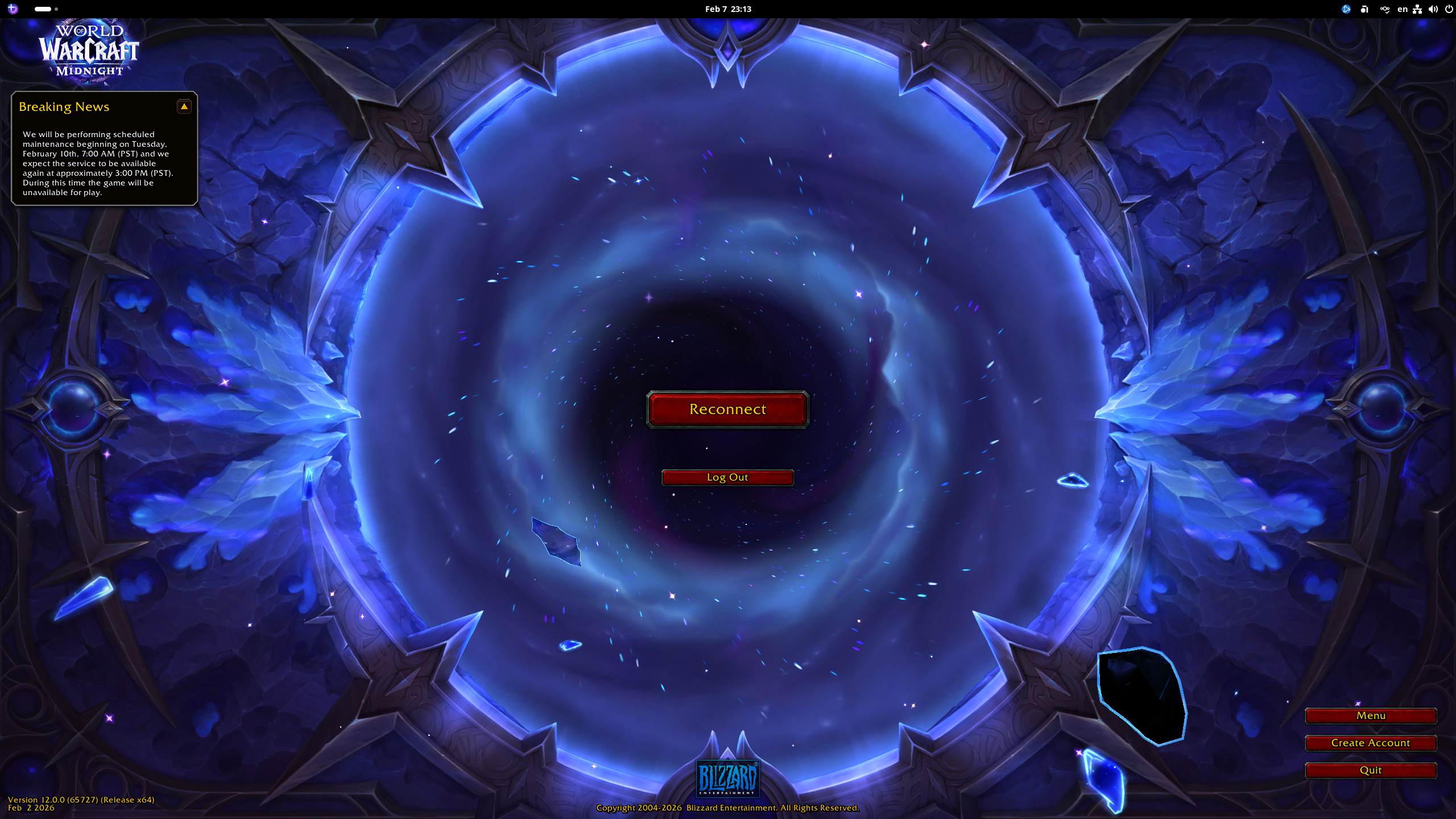Select Create Account
The width and height of the screenshot is (1456, 819).
[1371, 743]
